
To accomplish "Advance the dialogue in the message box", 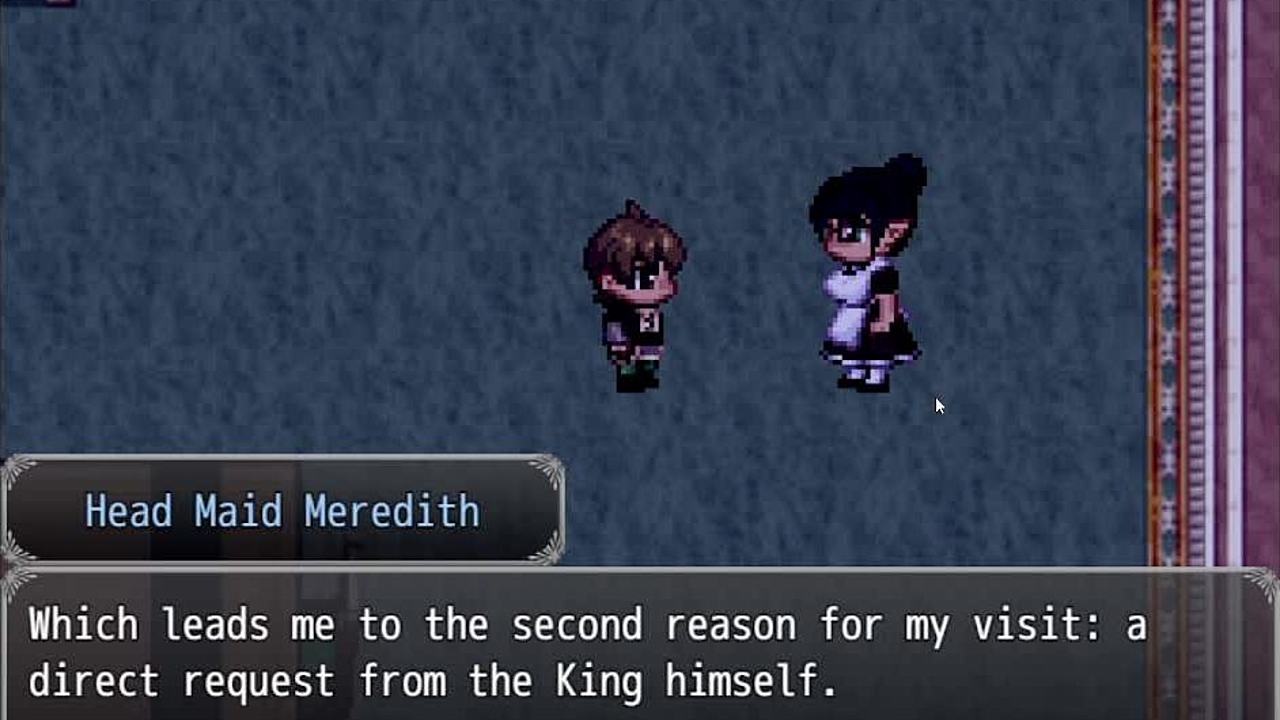I will 640,650.
